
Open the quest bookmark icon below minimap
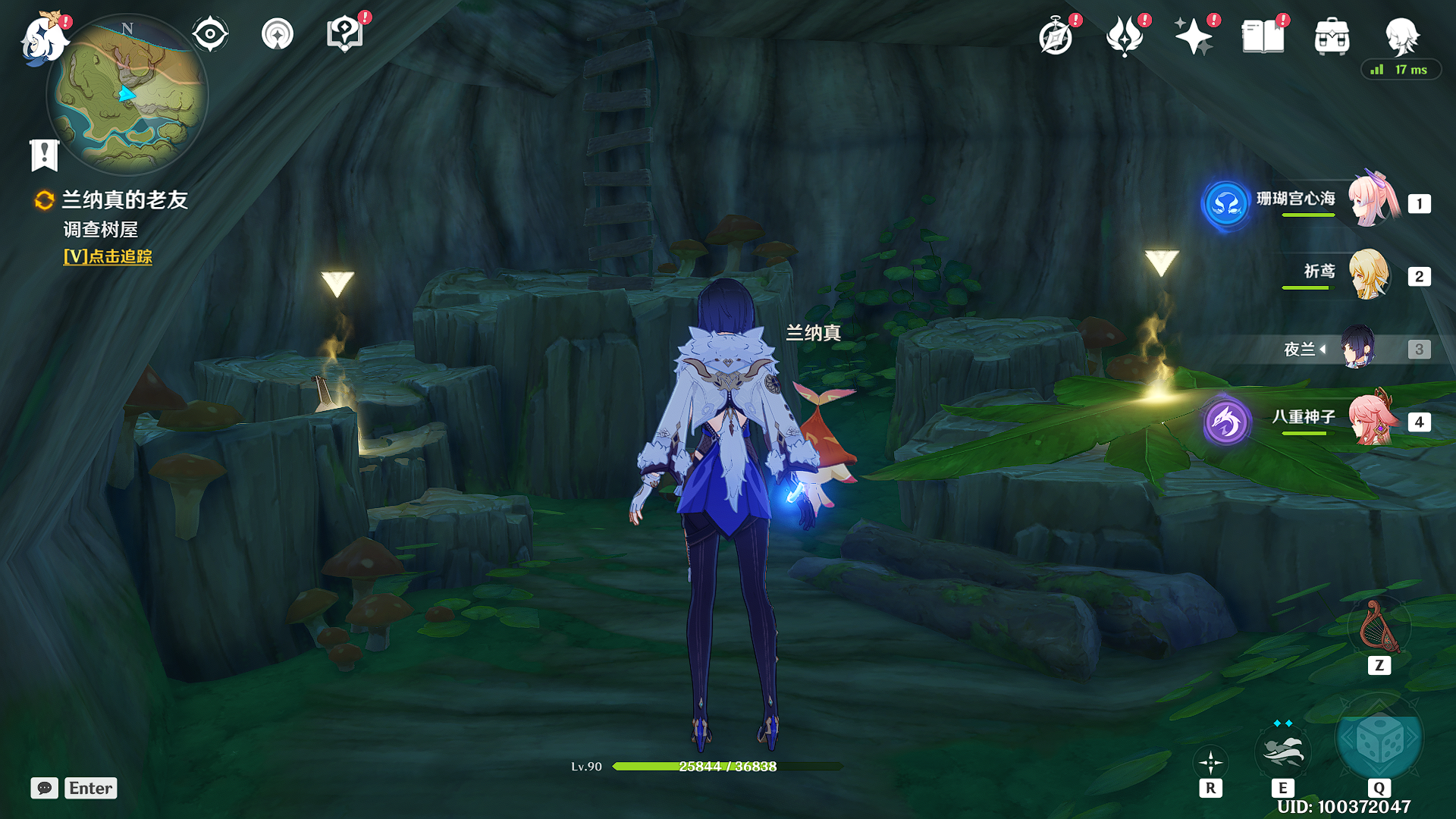click(x=44, y=155)
